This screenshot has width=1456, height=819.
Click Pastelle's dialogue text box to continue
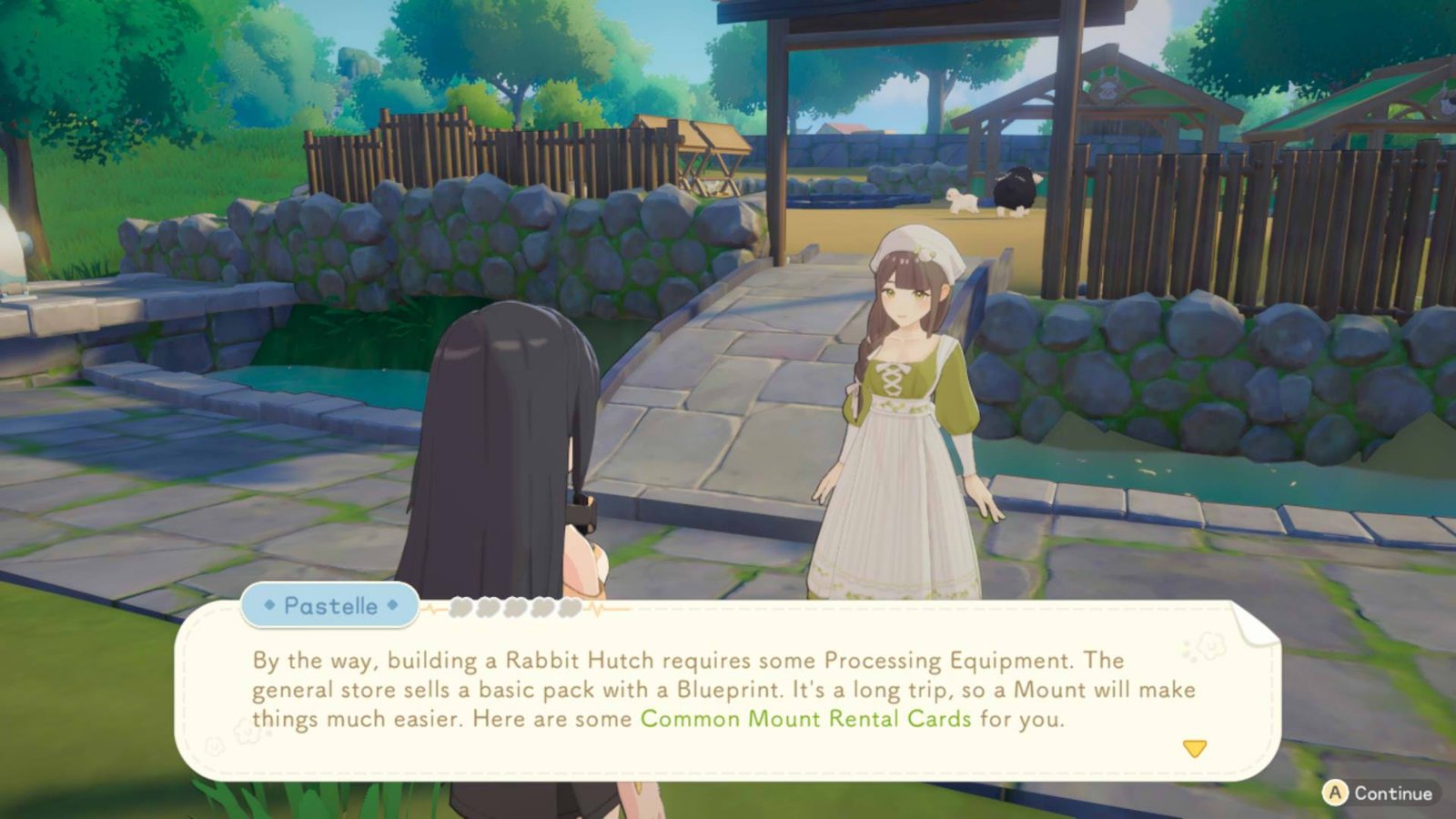(723, 692)
